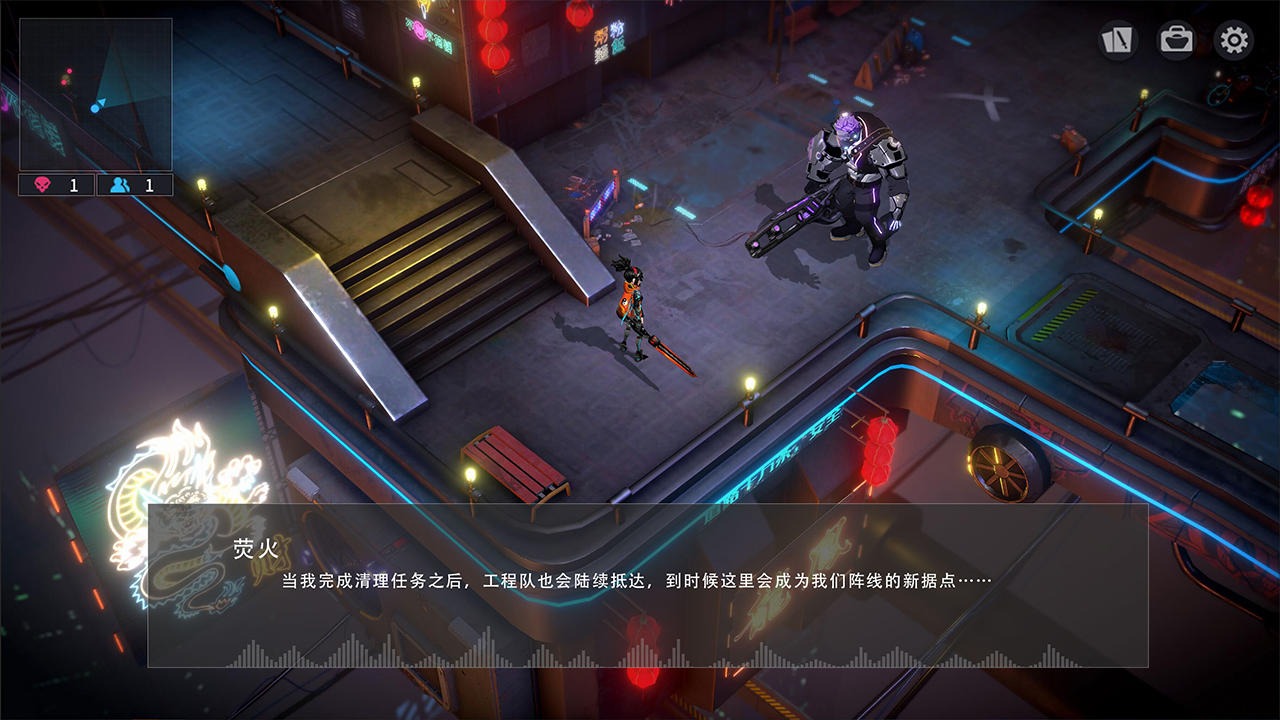Open the briefcase inventory icon

pos(1175,40)
